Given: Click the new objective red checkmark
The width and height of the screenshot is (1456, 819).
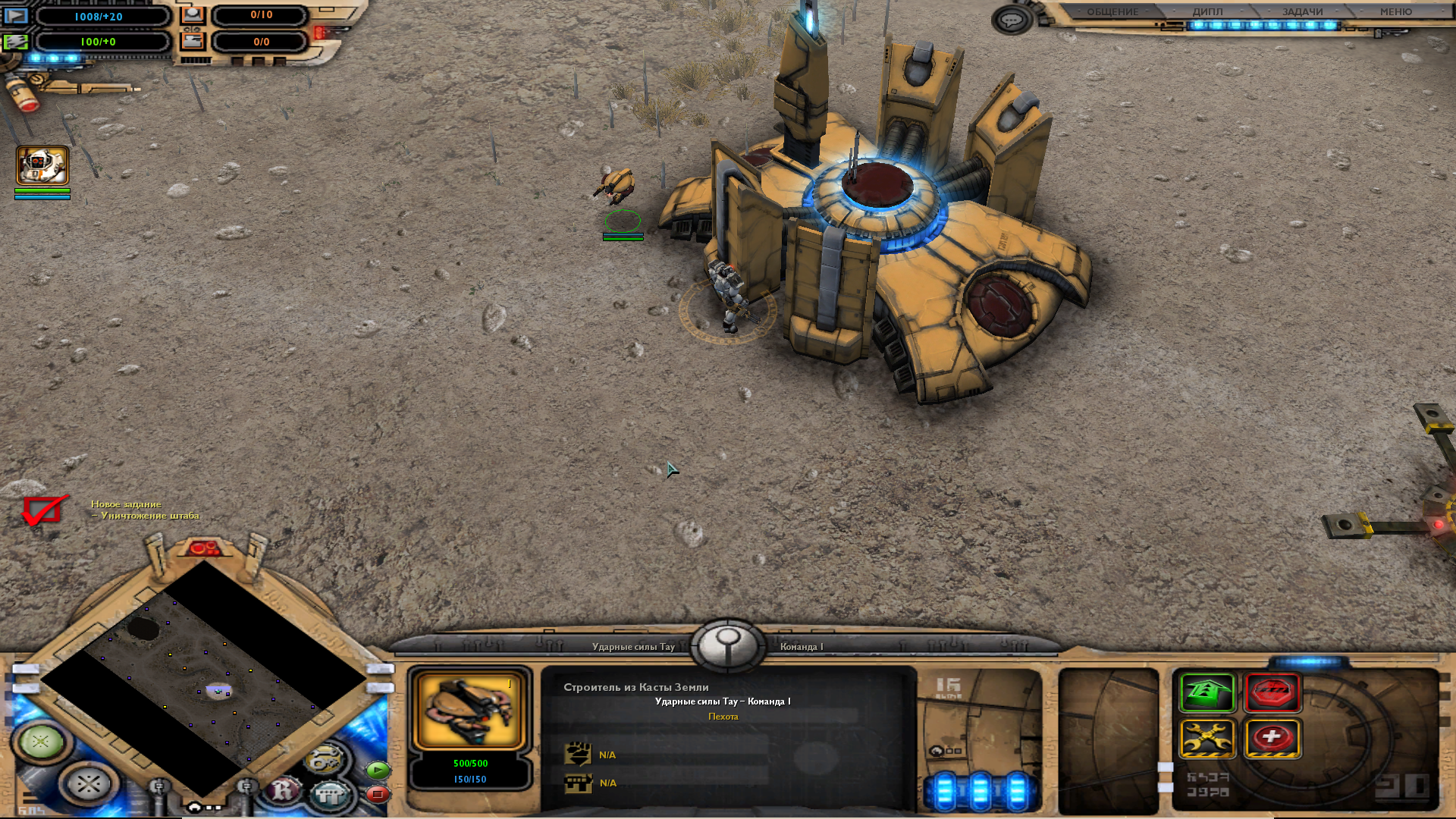Looking at the screenshot, I should [x=43, y=510].
